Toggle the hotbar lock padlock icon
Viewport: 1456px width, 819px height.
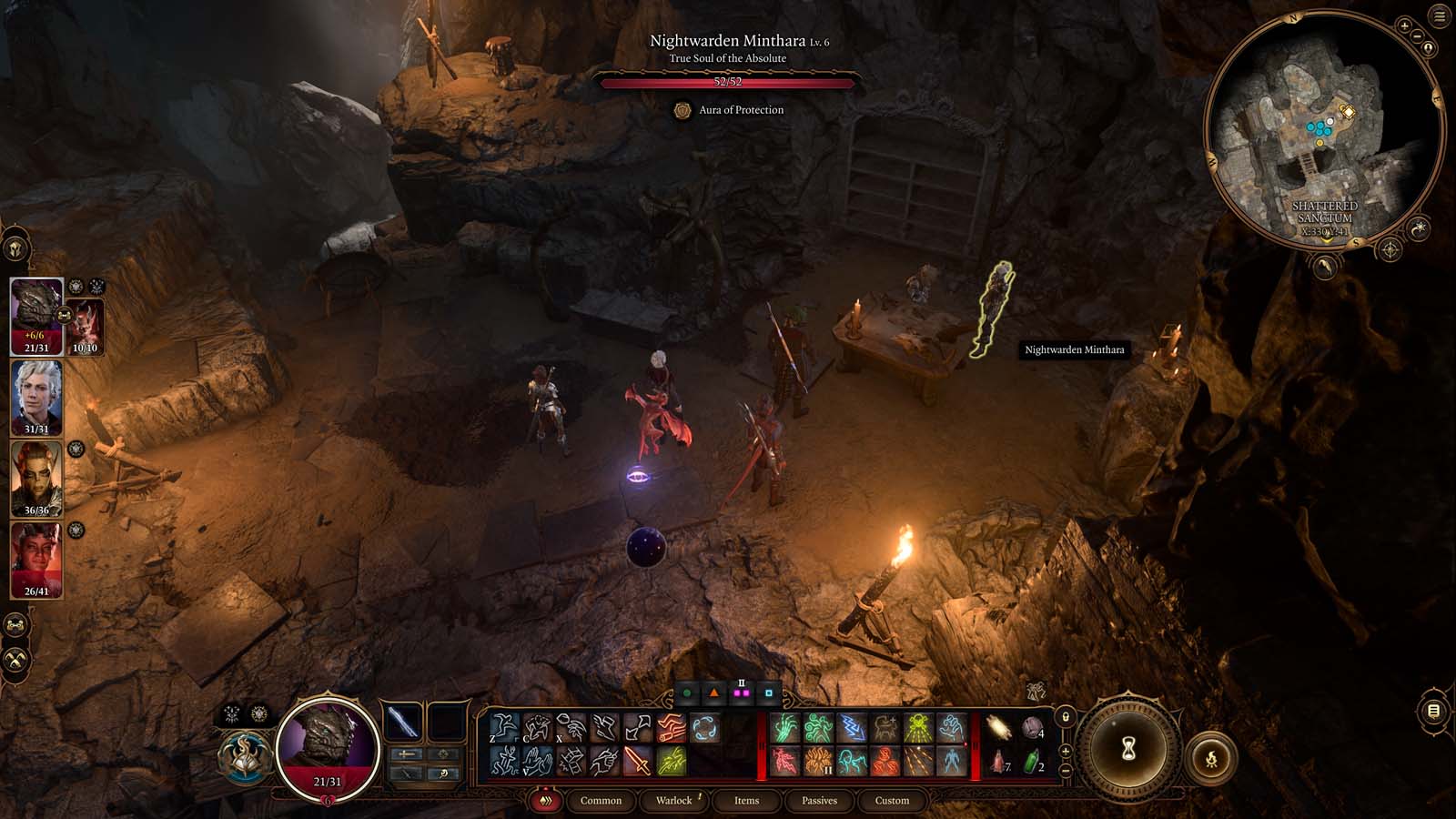(1066, 717)
